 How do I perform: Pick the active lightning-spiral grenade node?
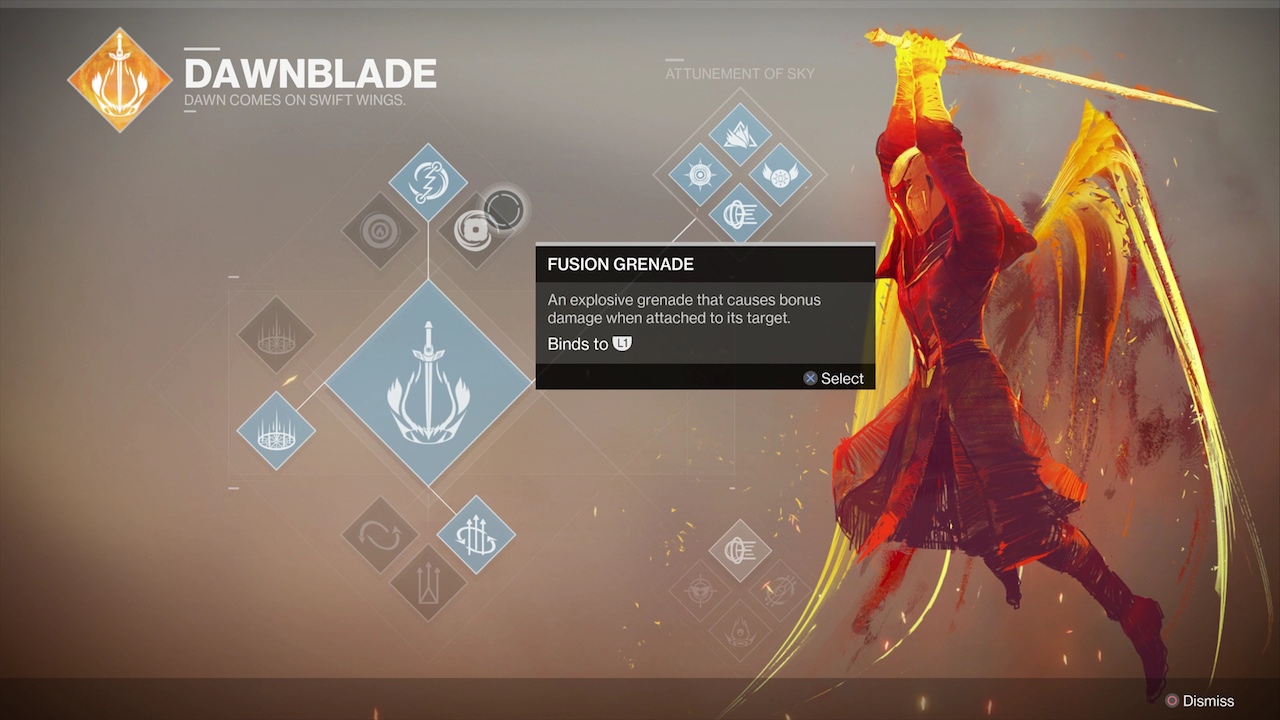coord(427,182)
